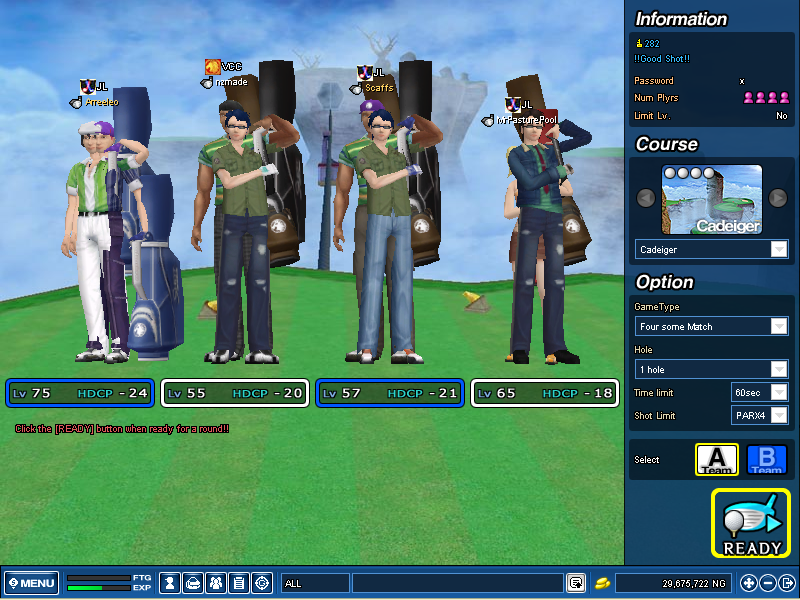Click the plus button in bottom bar
The width and height of the screenshot is (800, 600).
tap(748, 583)
